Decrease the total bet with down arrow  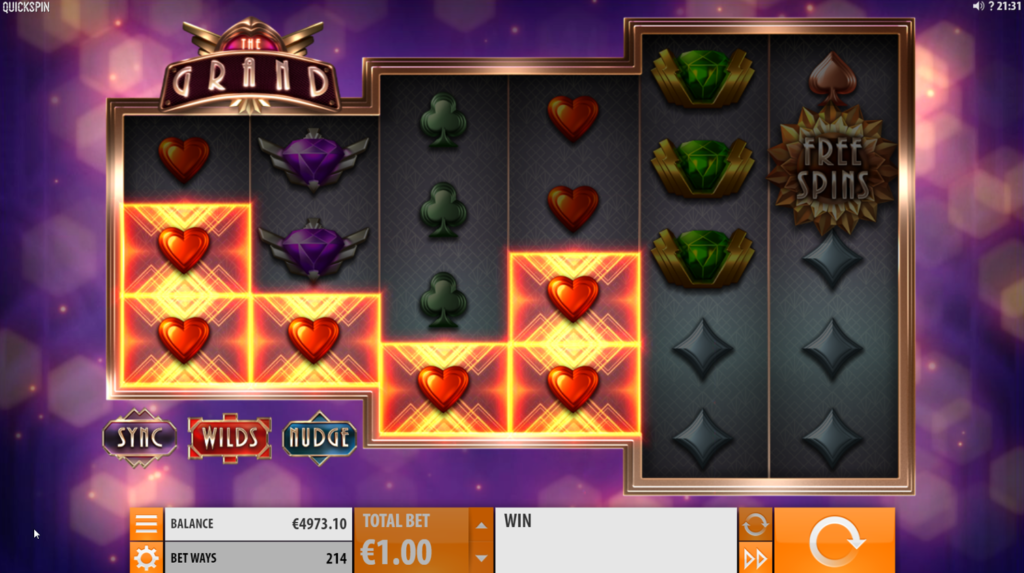pyautogui.click(x=482, y=558)
